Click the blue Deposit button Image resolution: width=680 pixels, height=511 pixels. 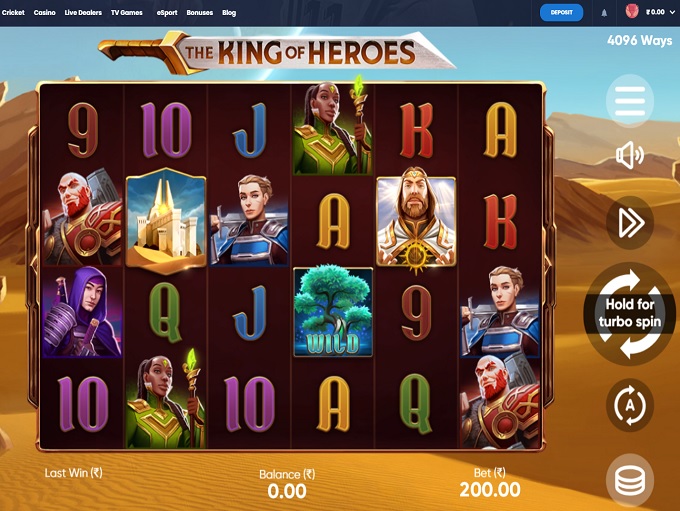(561, 13)
